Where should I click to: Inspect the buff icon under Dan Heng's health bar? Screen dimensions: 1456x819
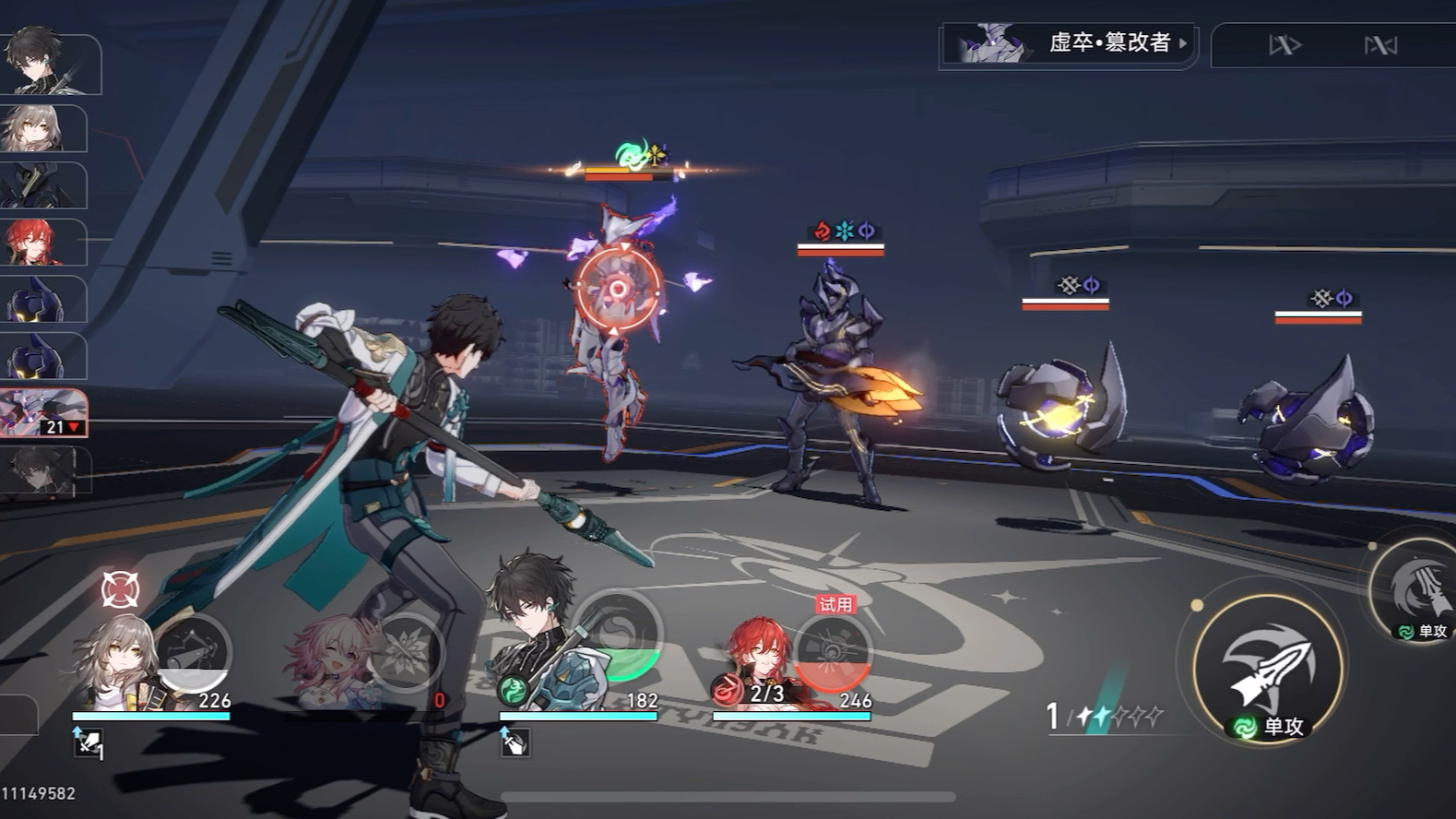515,742
